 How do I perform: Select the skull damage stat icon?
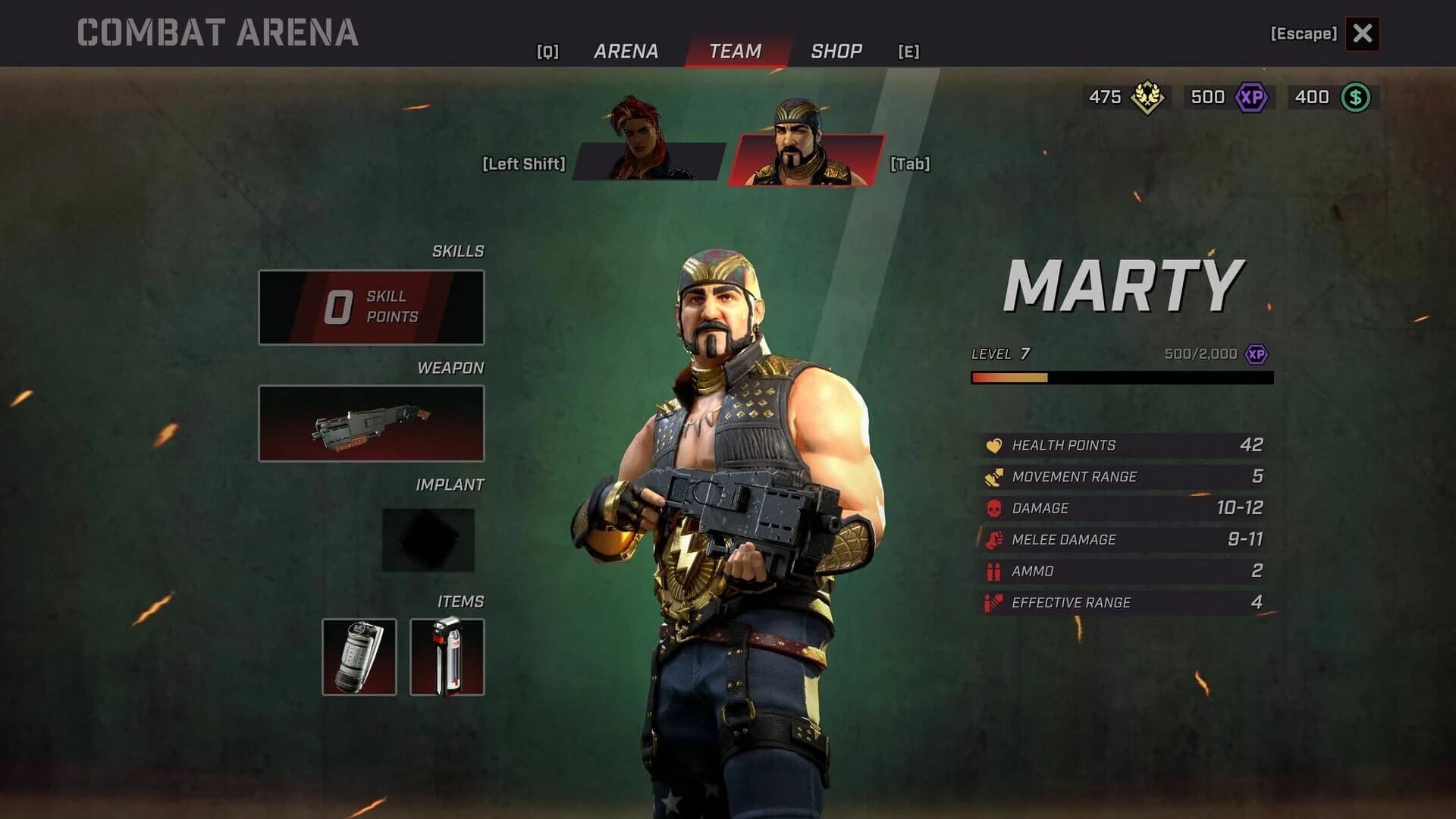(x=995, y=508)
